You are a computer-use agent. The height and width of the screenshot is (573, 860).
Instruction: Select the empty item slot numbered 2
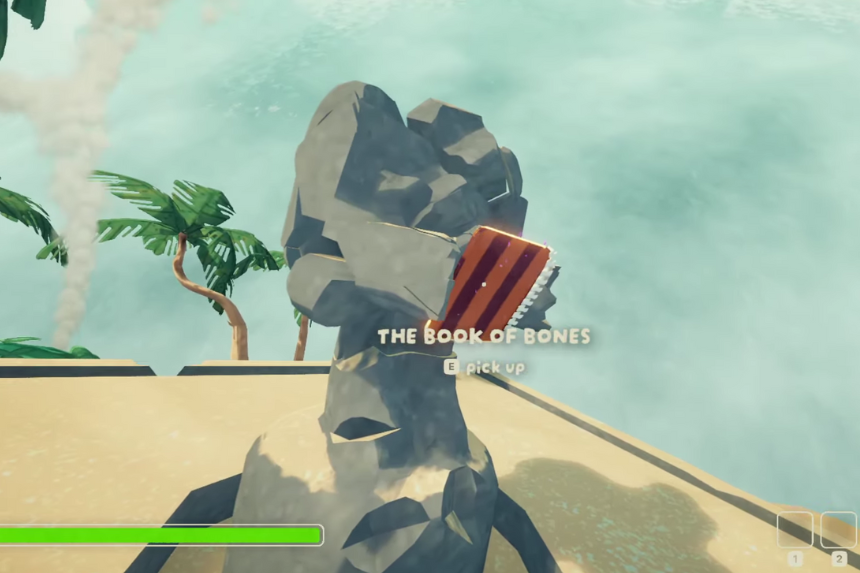point(838,530)
